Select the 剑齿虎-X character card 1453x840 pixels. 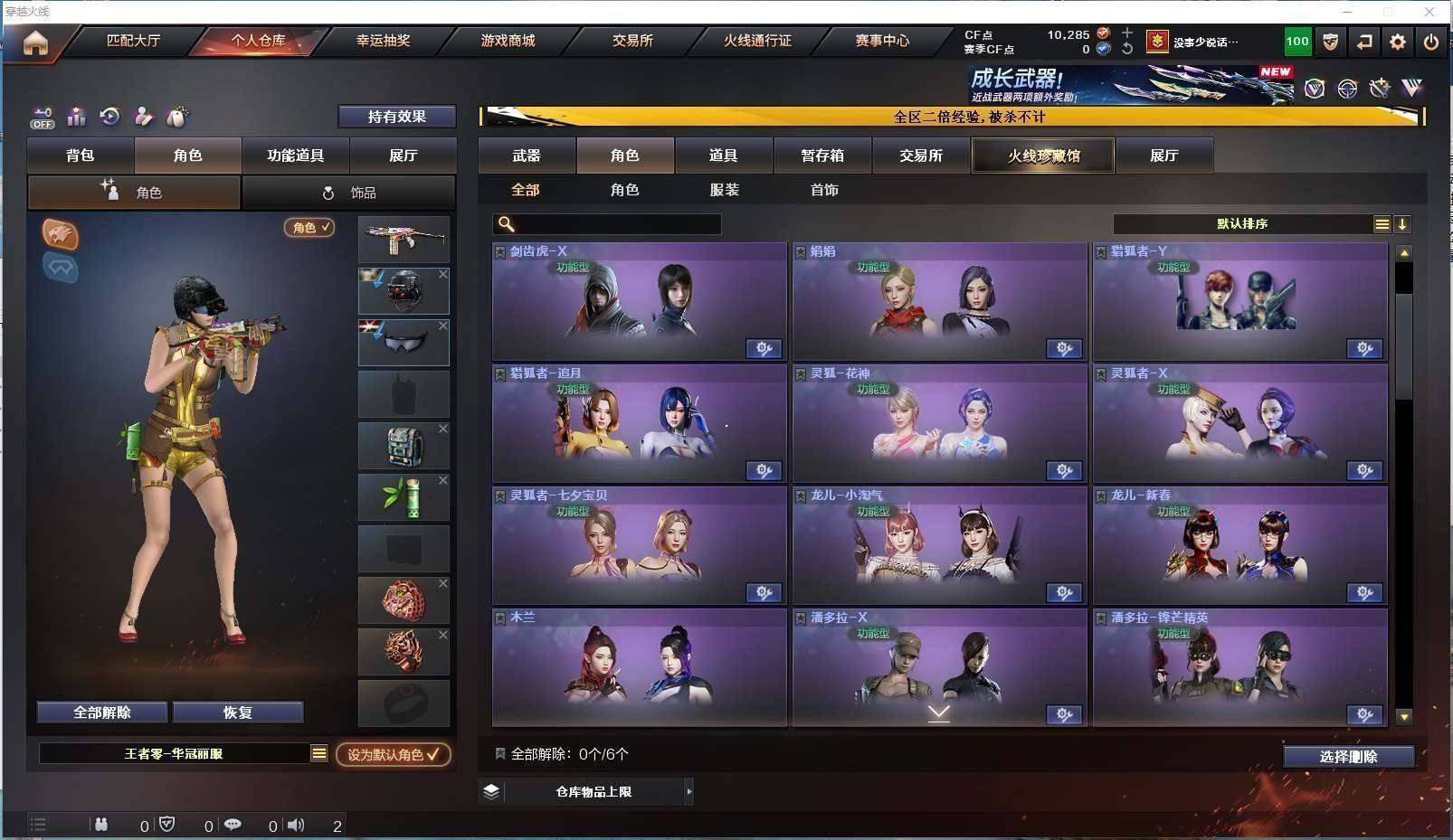(x=639, y=302)
